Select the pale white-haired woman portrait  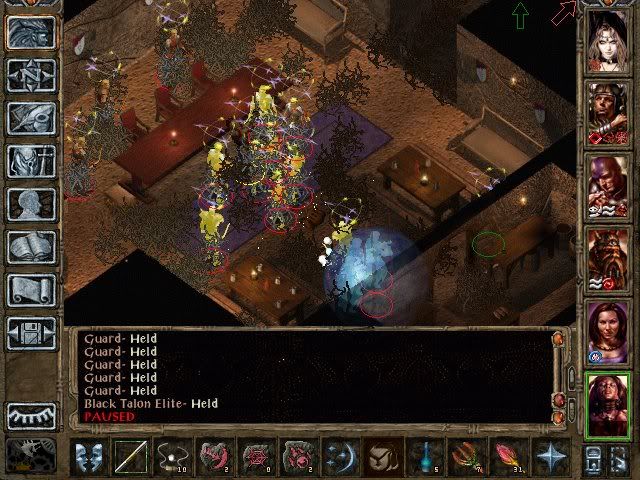608,38
